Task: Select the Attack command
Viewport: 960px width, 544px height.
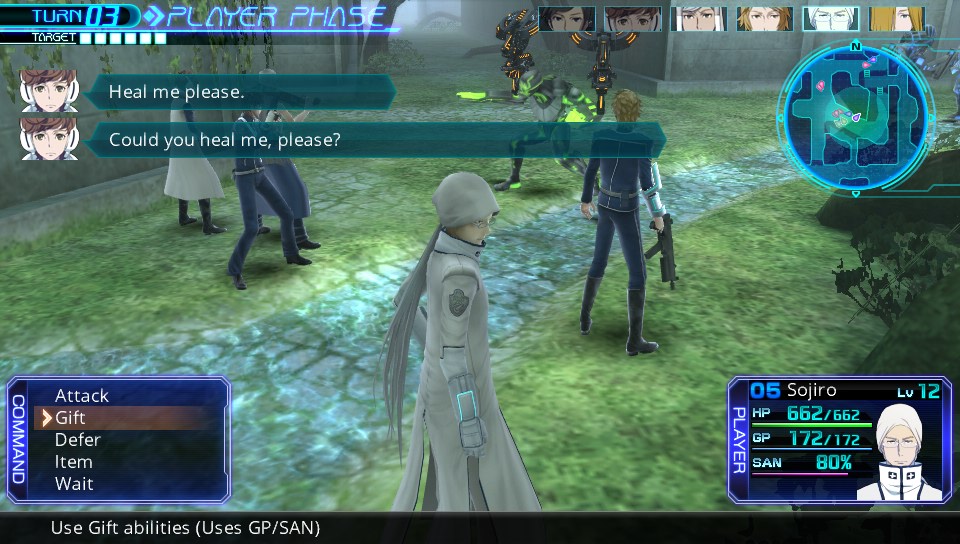Action: [x=82, y=396]
